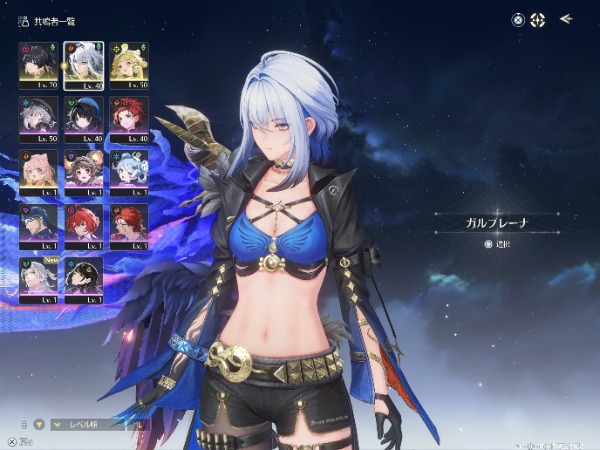This screenshot has height=450, width=600.
Task: Select the blonde Lv. 50 resonator portrait
Action: pos(129,65)
